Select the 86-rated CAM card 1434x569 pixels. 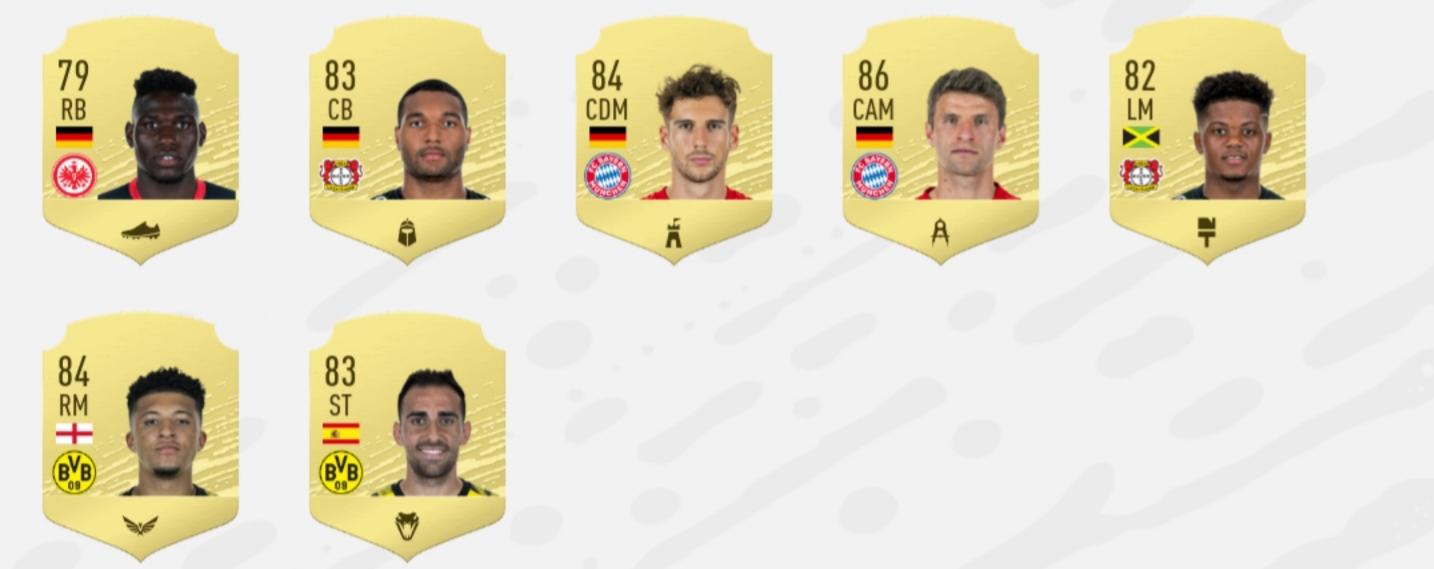(940, 140)
